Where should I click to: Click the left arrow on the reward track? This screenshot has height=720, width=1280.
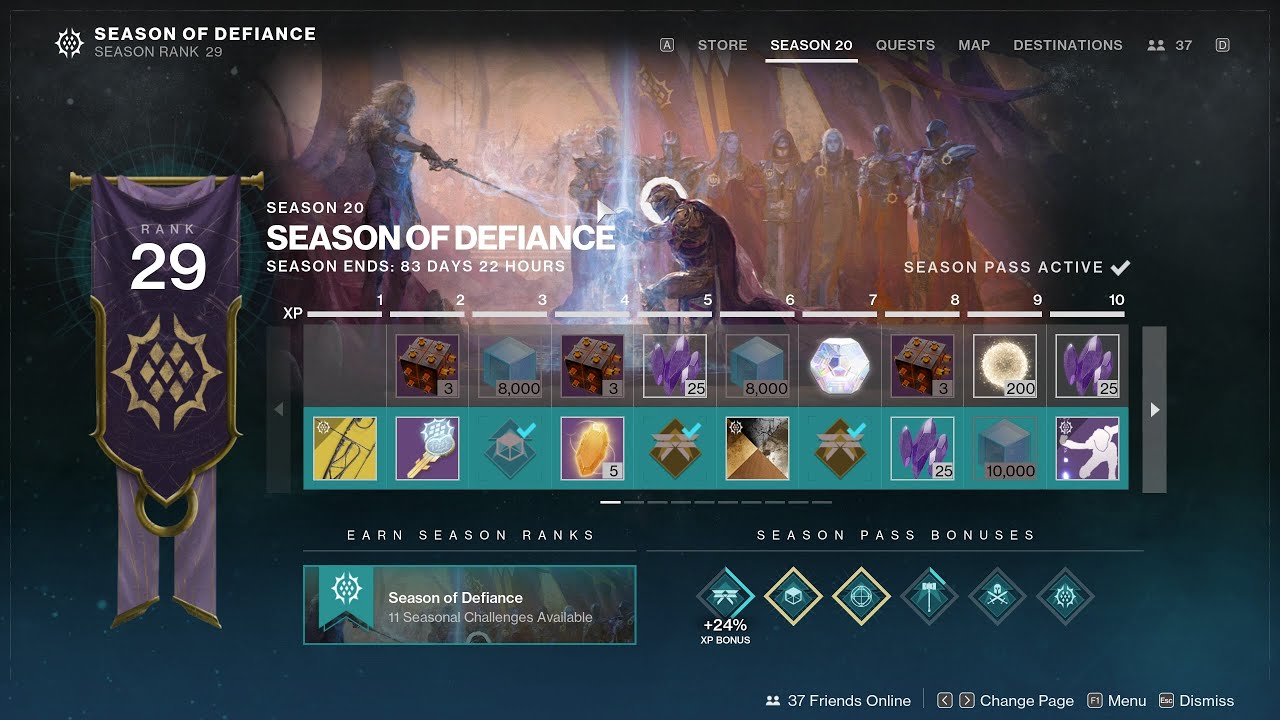pyautogui.click(x=280, y=410)
